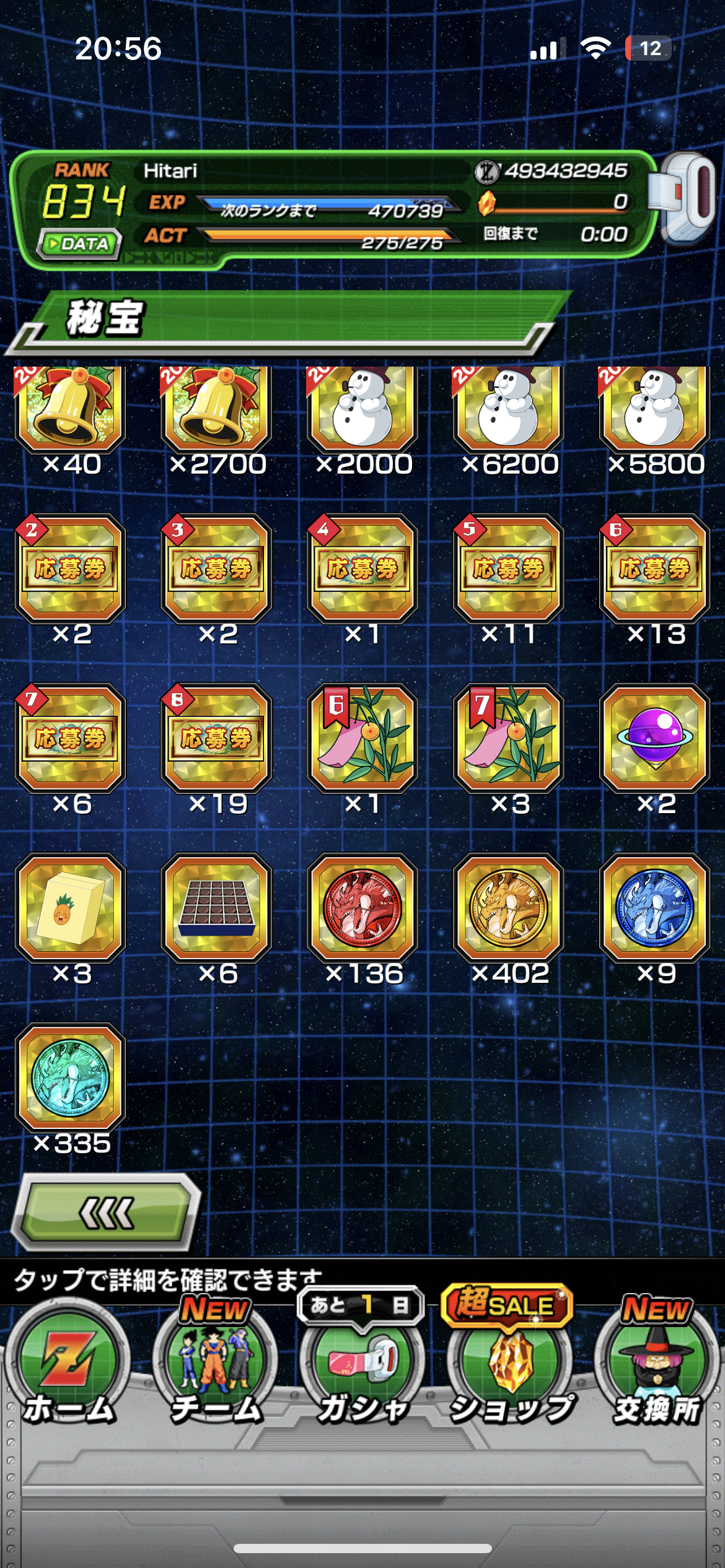Go back with the green arrows button
Viewport: 725px width, 1568px height.
click(x=107, y=1213)
